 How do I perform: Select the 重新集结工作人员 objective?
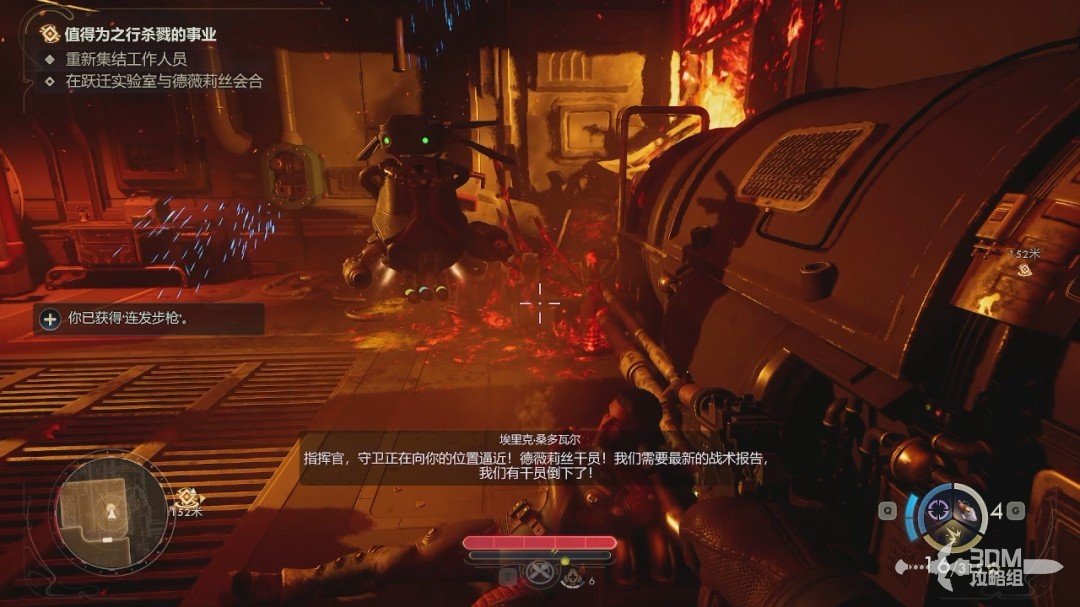pyautogui.click(x=126, y=59)
